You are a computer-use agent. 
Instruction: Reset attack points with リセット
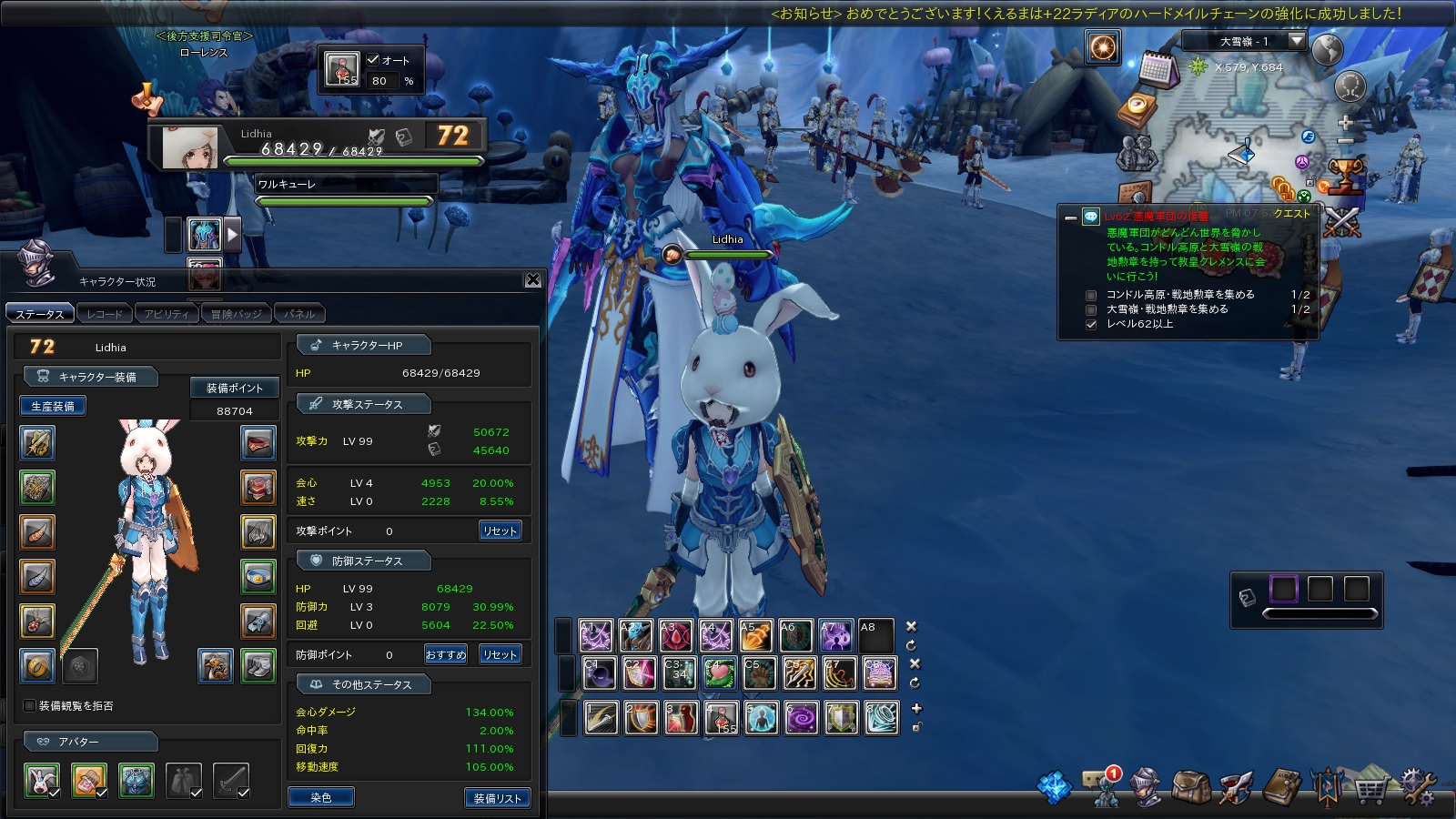click(x=500, y=531)
